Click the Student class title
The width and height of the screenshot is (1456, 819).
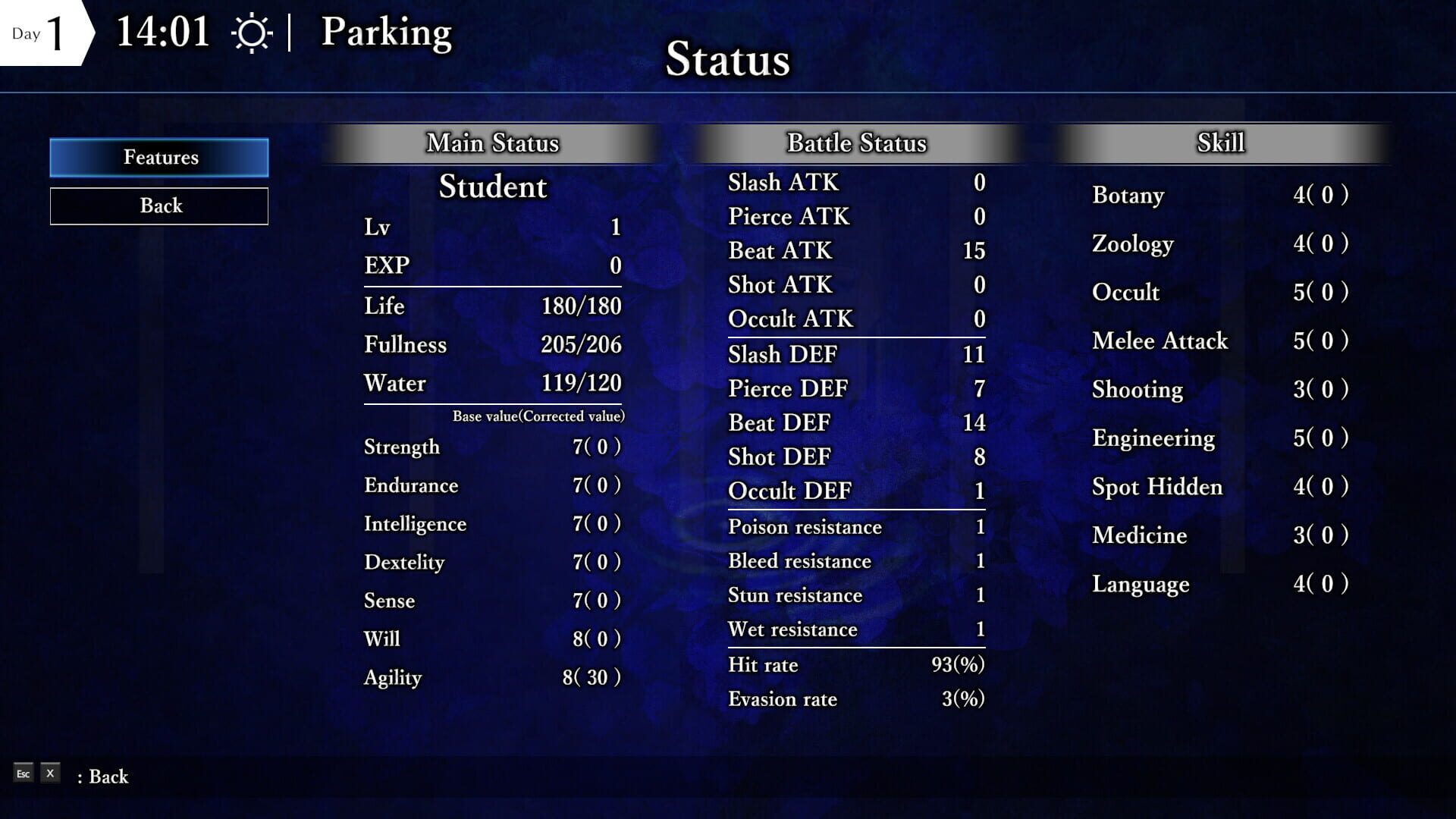tap(493, 188)
